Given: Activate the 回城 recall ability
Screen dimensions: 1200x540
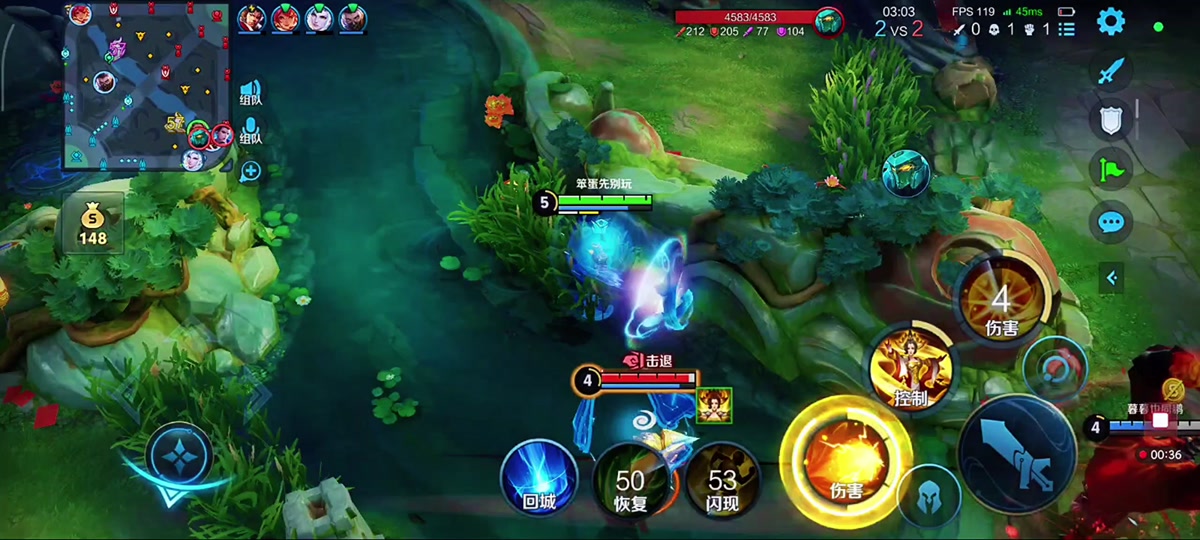Looking at the screenshot, I should pyautogui.click(x=539, y=478).
